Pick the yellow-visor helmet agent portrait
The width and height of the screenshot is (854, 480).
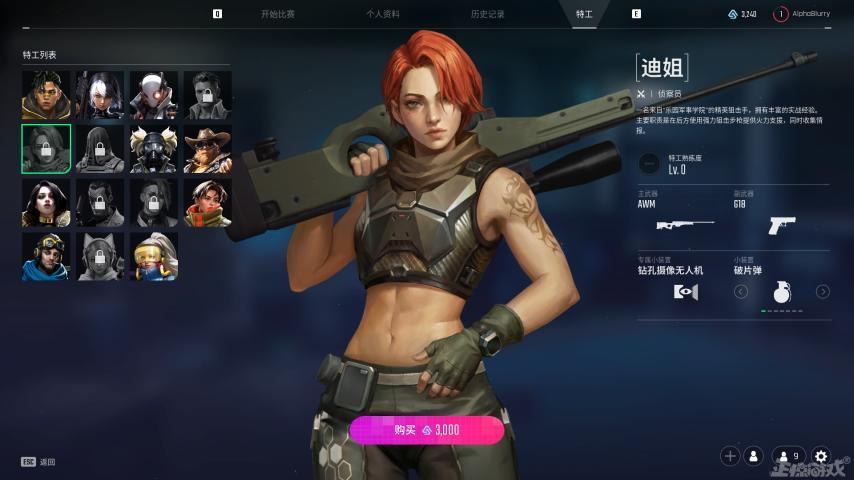[154, 257]
